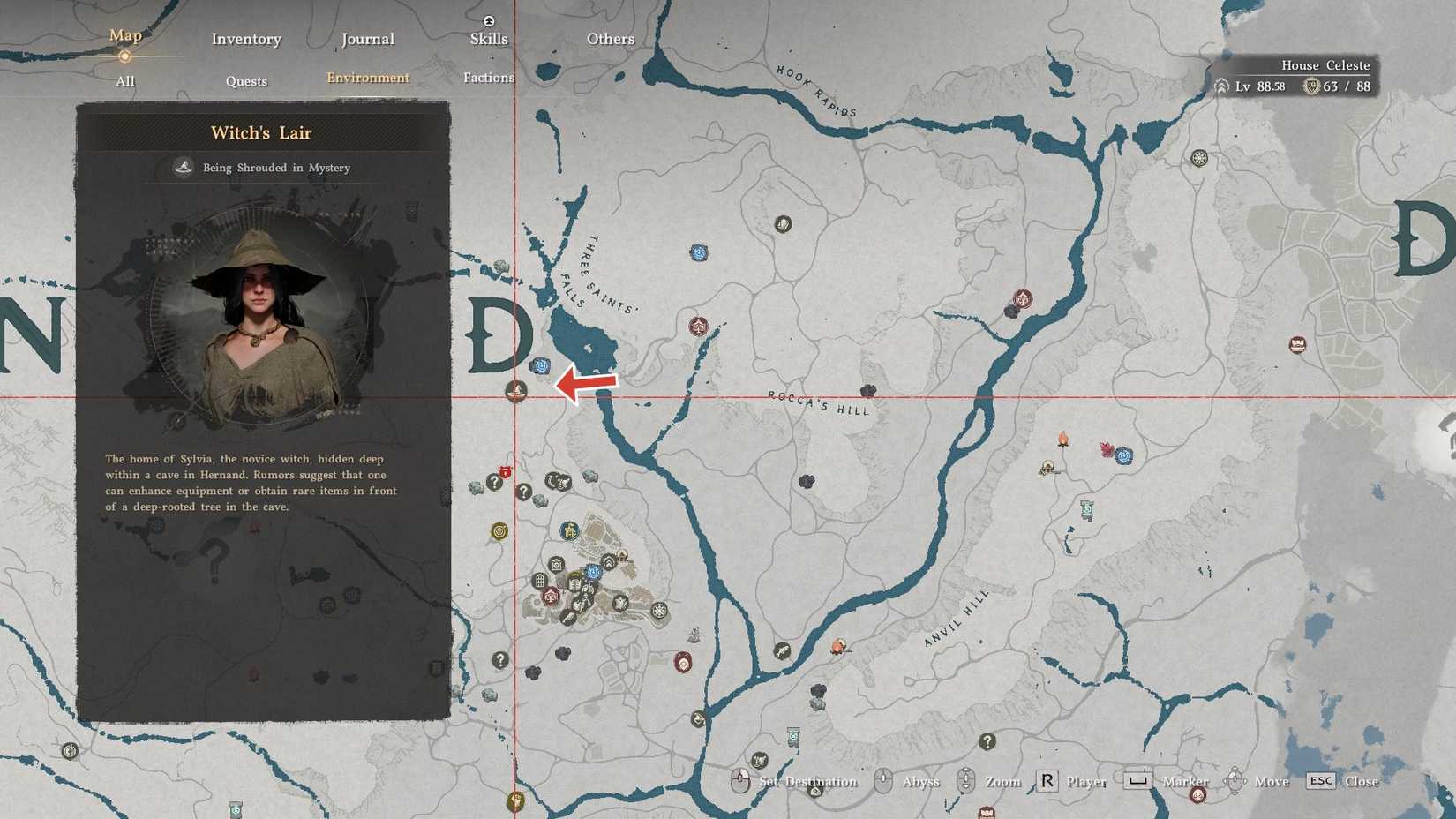Screen dimensions: 1456x819
Task: Close the map with the ESC button
Action: pos(1321,781)
